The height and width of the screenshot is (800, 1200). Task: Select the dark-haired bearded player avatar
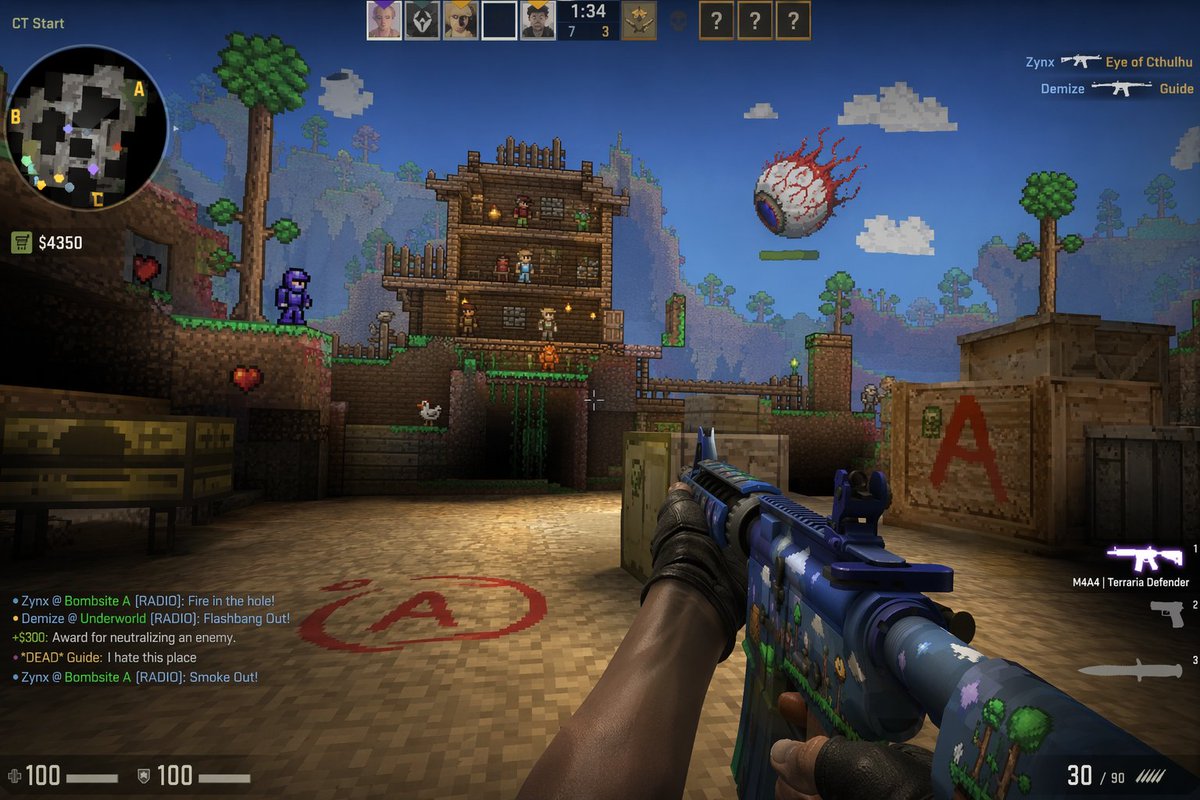(x=538, y=20)
